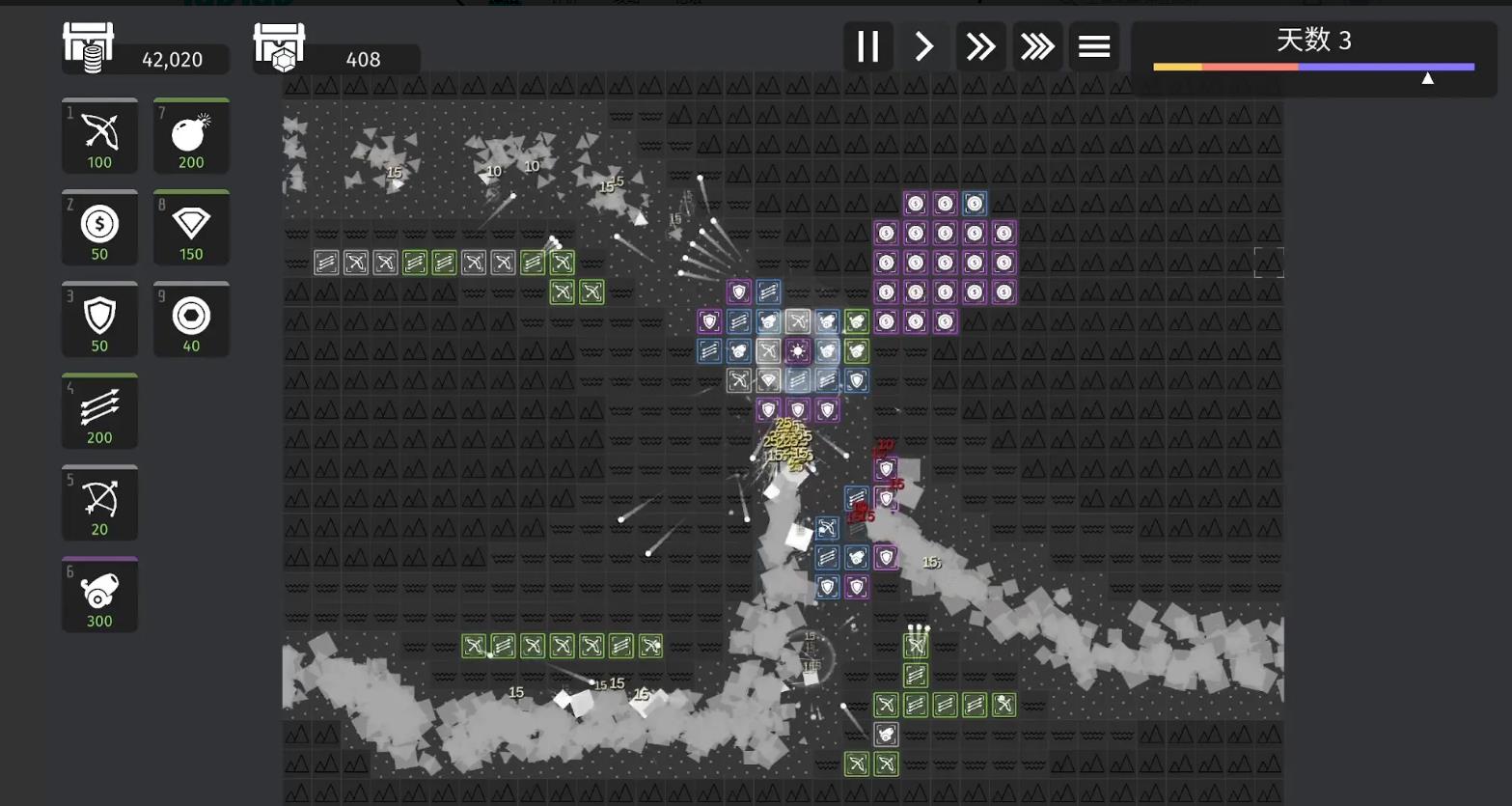This screenshot has width=1512, height=806.
Task: Select the crossbow tower costing 100
Action: click(x=99, y=136)
